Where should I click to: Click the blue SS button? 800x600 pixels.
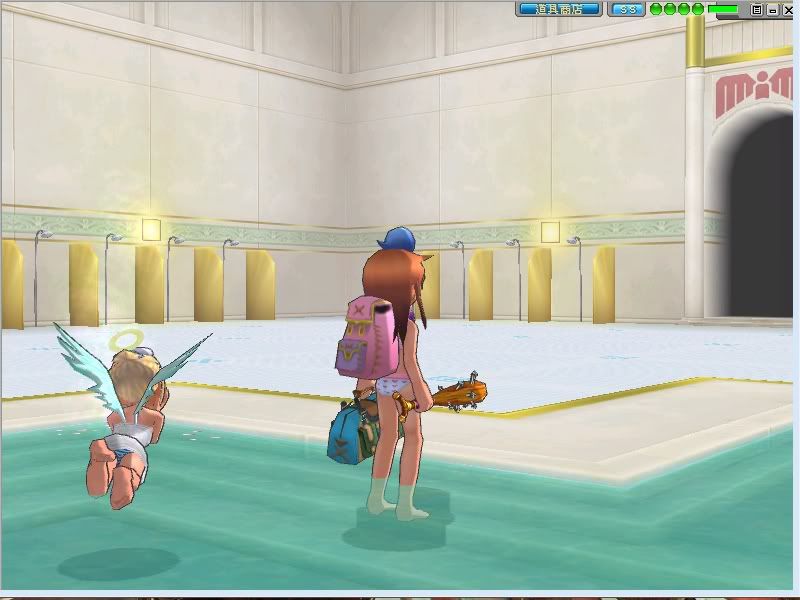[627, 9]
